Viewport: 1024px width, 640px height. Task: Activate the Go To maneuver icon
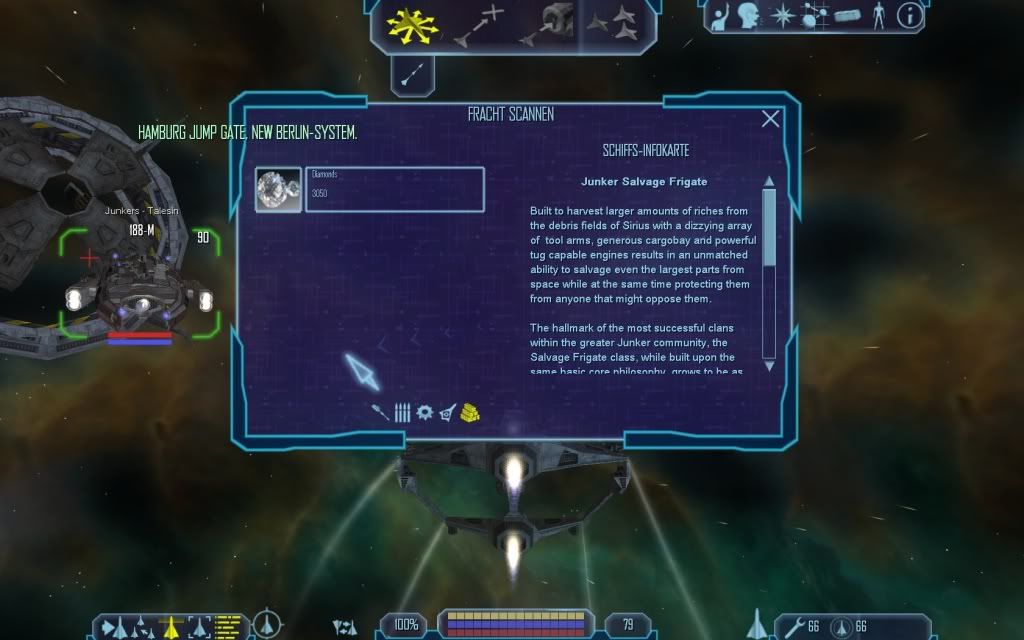coord(477,26)
